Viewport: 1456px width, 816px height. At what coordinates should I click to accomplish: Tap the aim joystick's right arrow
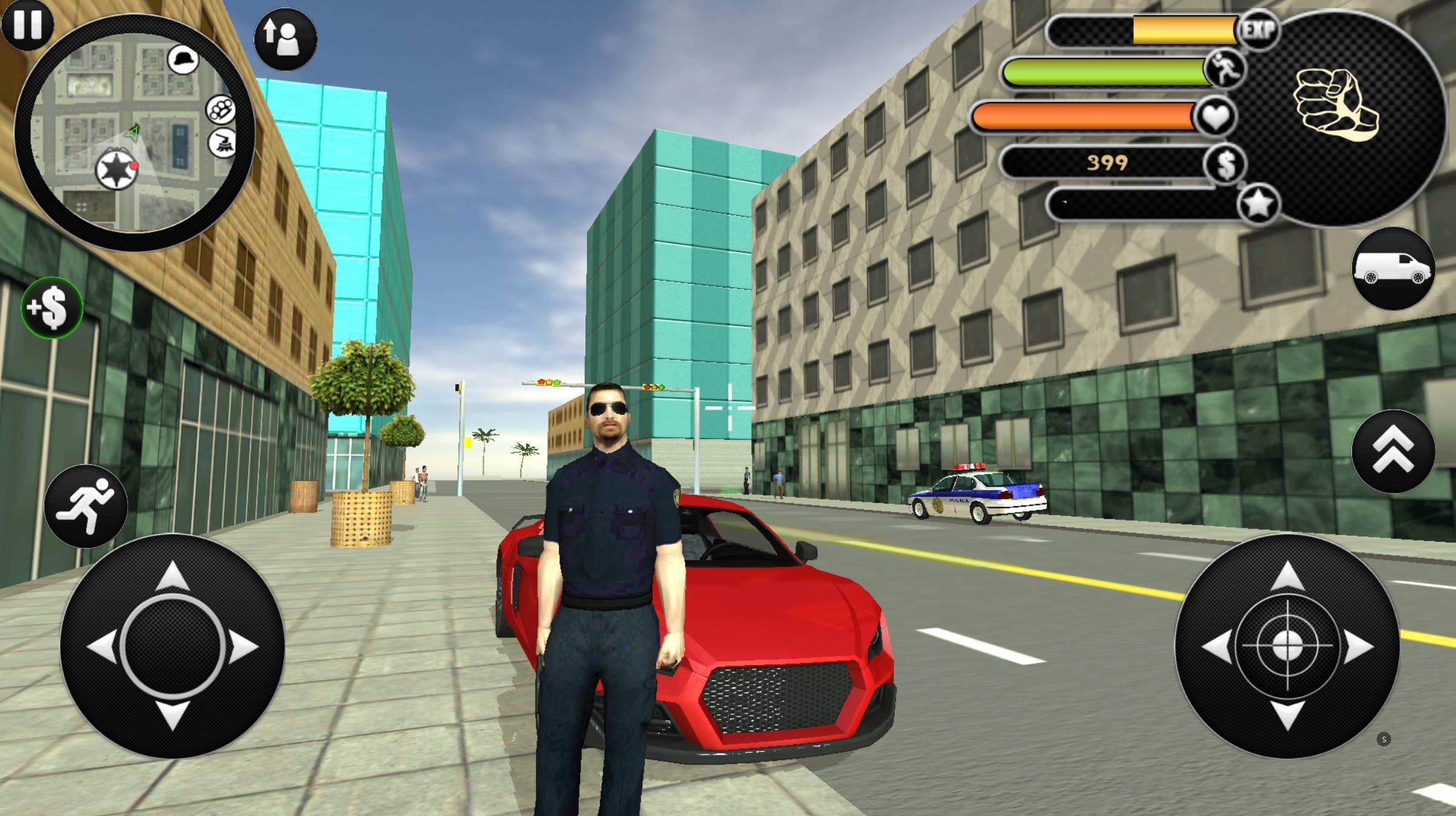[1359, 646]
